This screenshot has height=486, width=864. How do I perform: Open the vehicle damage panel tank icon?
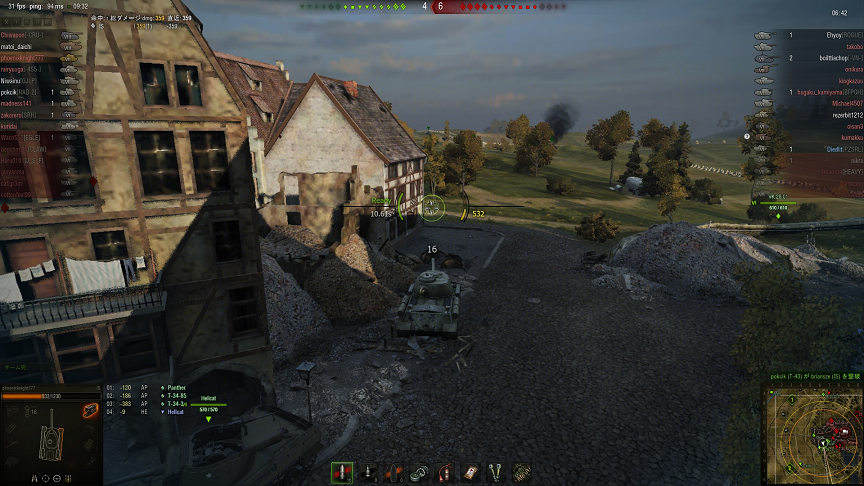coord(49,440)
